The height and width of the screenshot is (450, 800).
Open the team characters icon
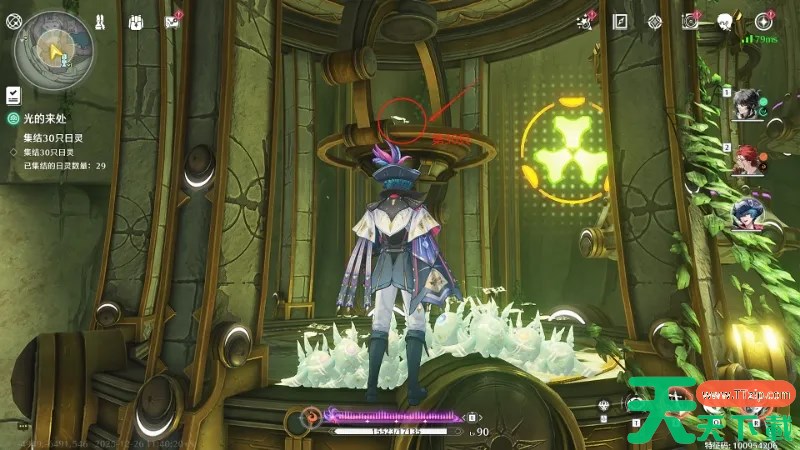(x=102, y=21)
